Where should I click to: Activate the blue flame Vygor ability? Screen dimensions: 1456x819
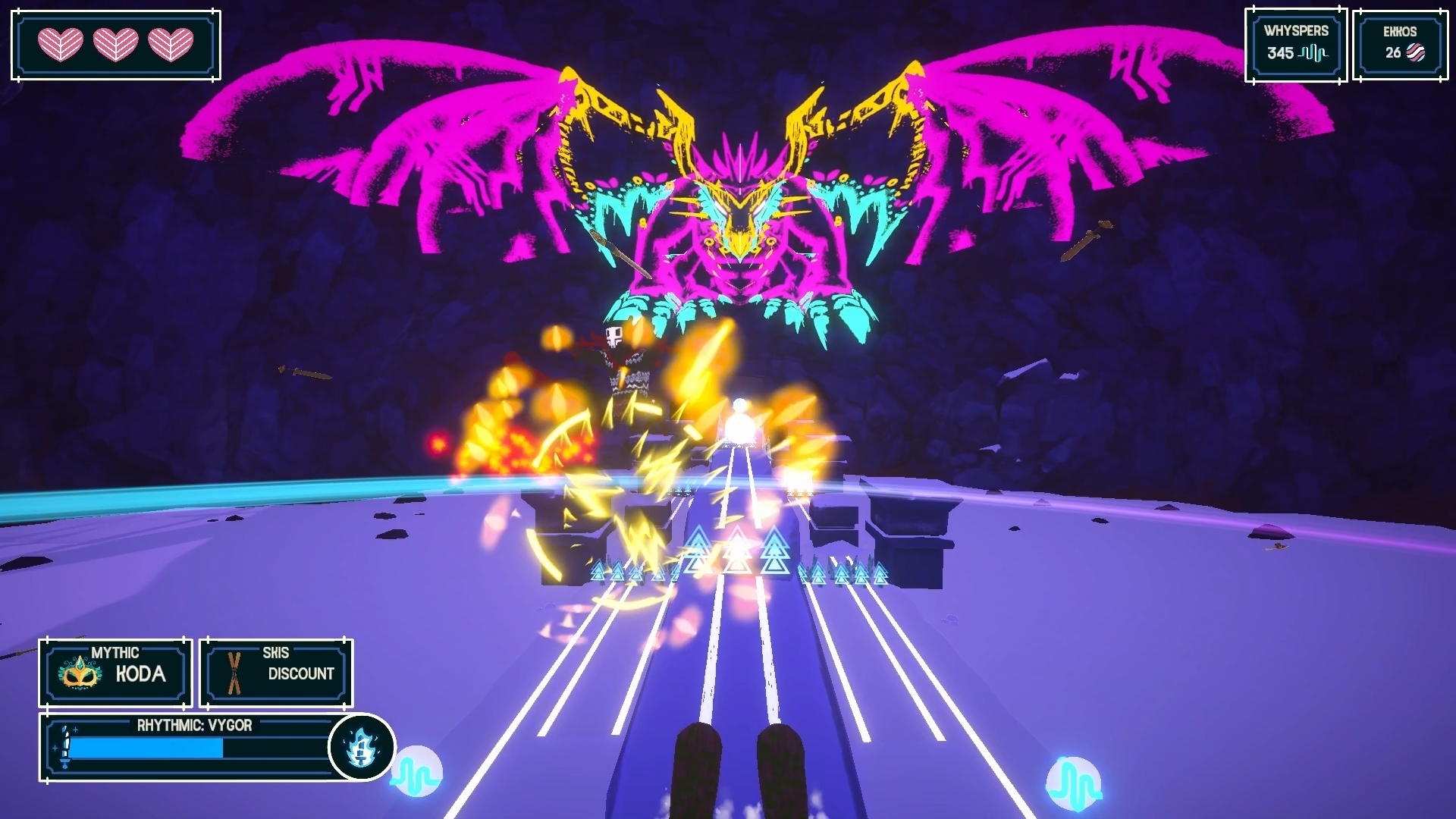362,748
